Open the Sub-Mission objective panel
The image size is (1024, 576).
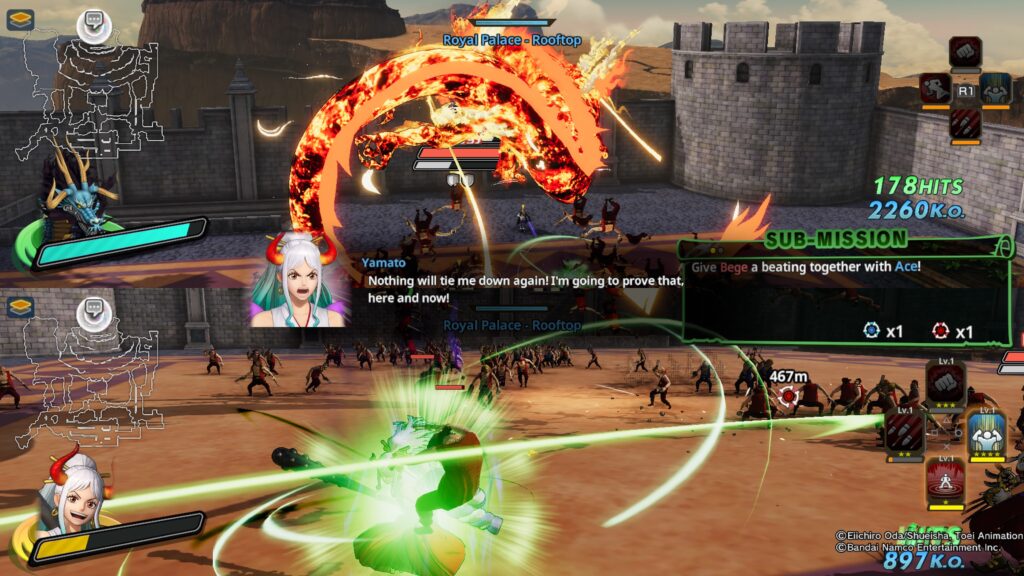tap(845, 288)
